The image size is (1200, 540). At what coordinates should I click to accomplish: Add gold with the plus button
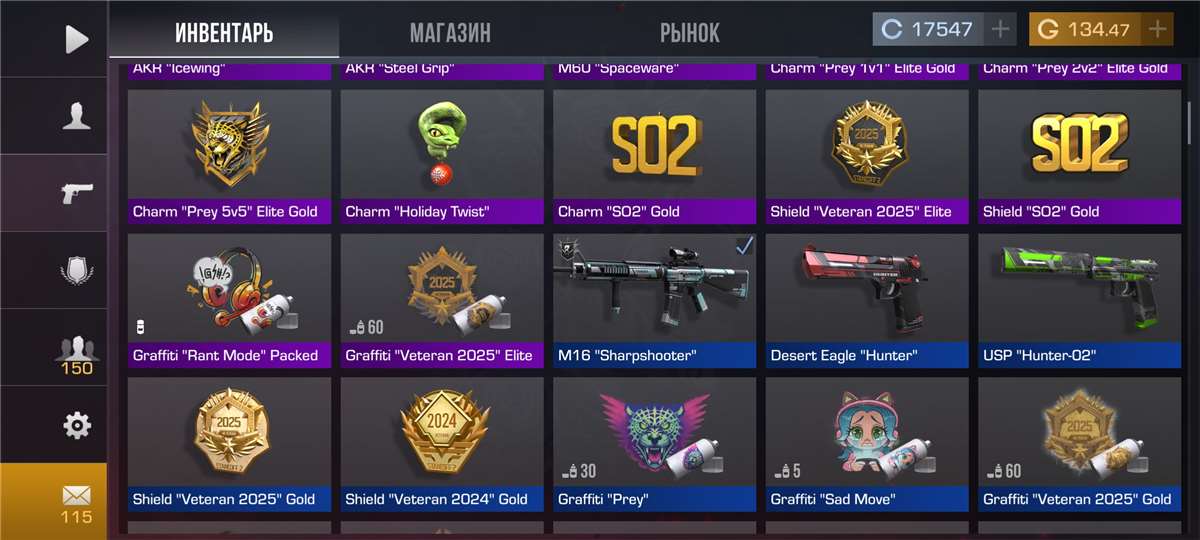(x=1157, y=29)
